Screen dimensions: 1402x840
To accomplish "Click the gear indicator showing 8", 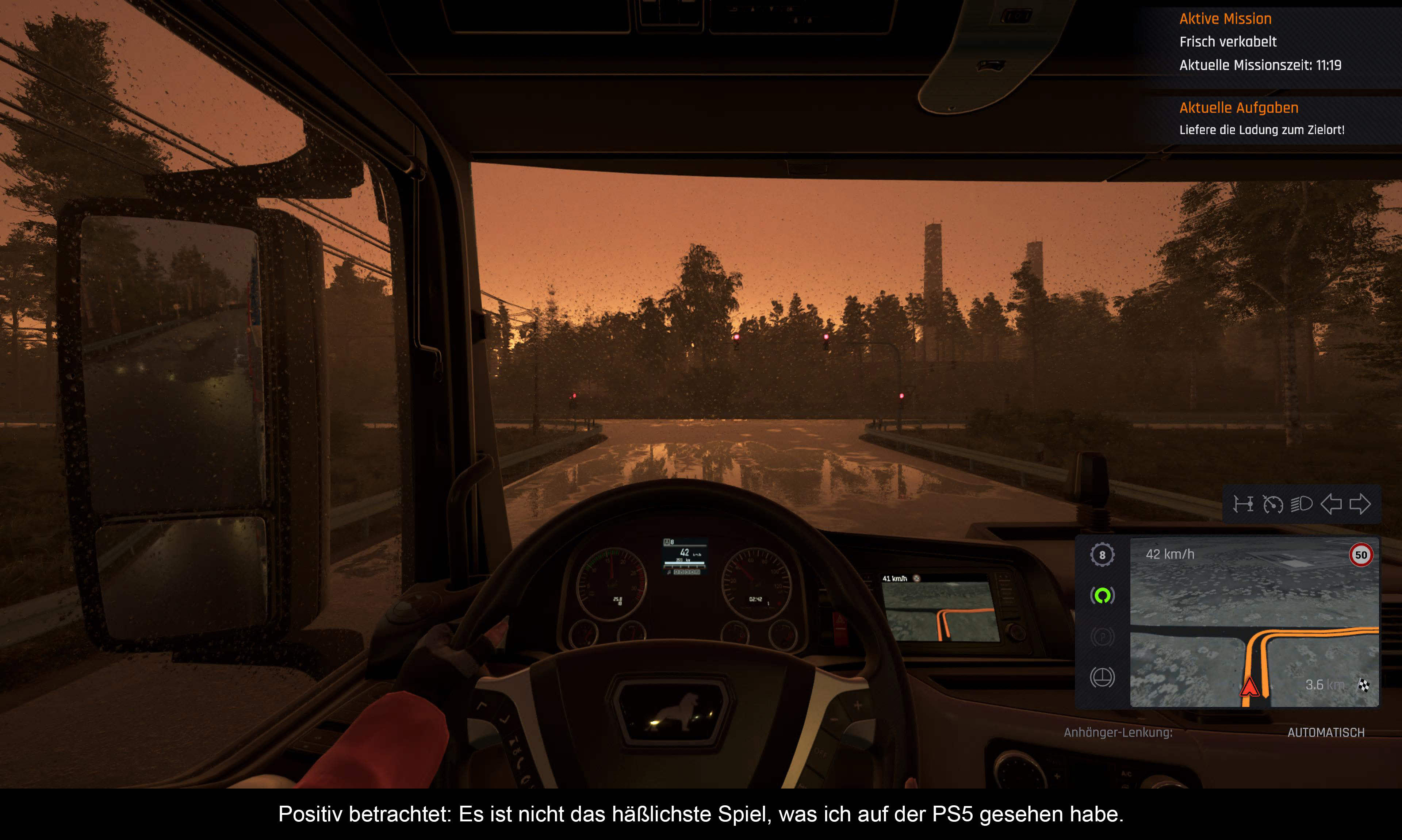I will [x=1102, y=555].
